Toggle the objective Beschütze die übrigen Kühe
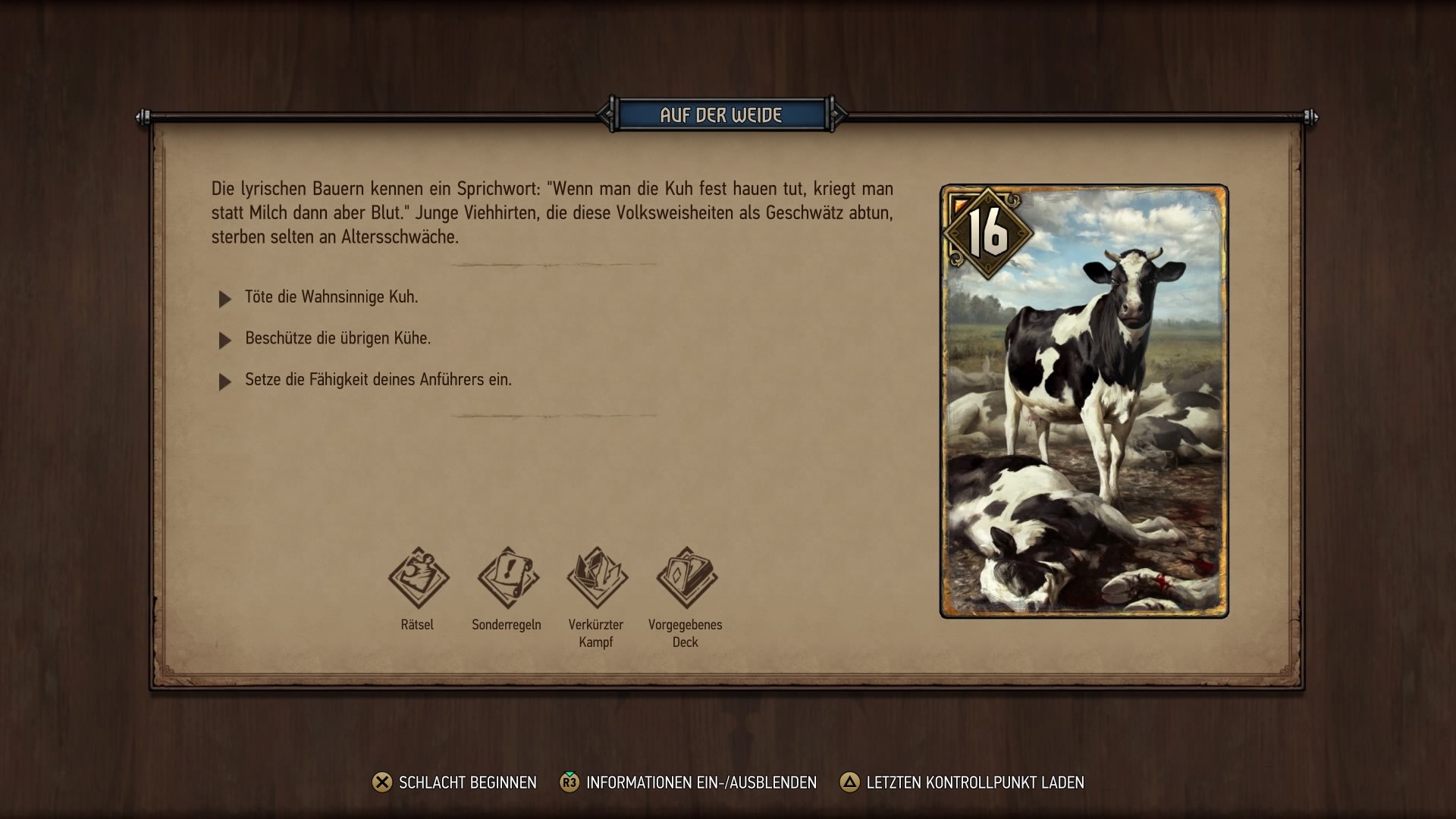The image size is (1456, 819). pos(337,339)
